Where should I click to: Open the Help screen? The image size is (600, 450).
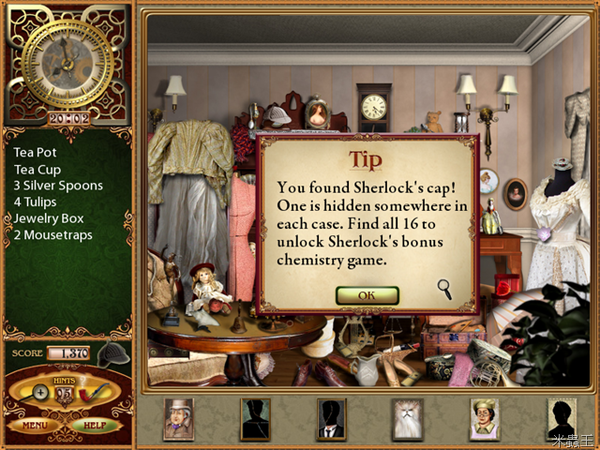tap(95, 424)
